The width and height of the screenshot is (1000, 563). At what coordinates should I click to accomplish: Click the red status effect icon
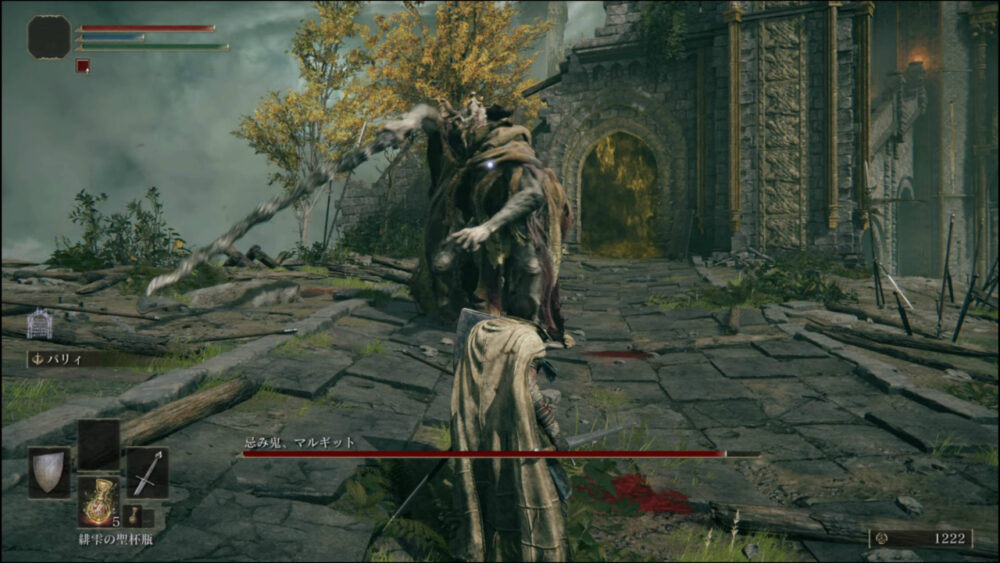[x=83, y=66]
